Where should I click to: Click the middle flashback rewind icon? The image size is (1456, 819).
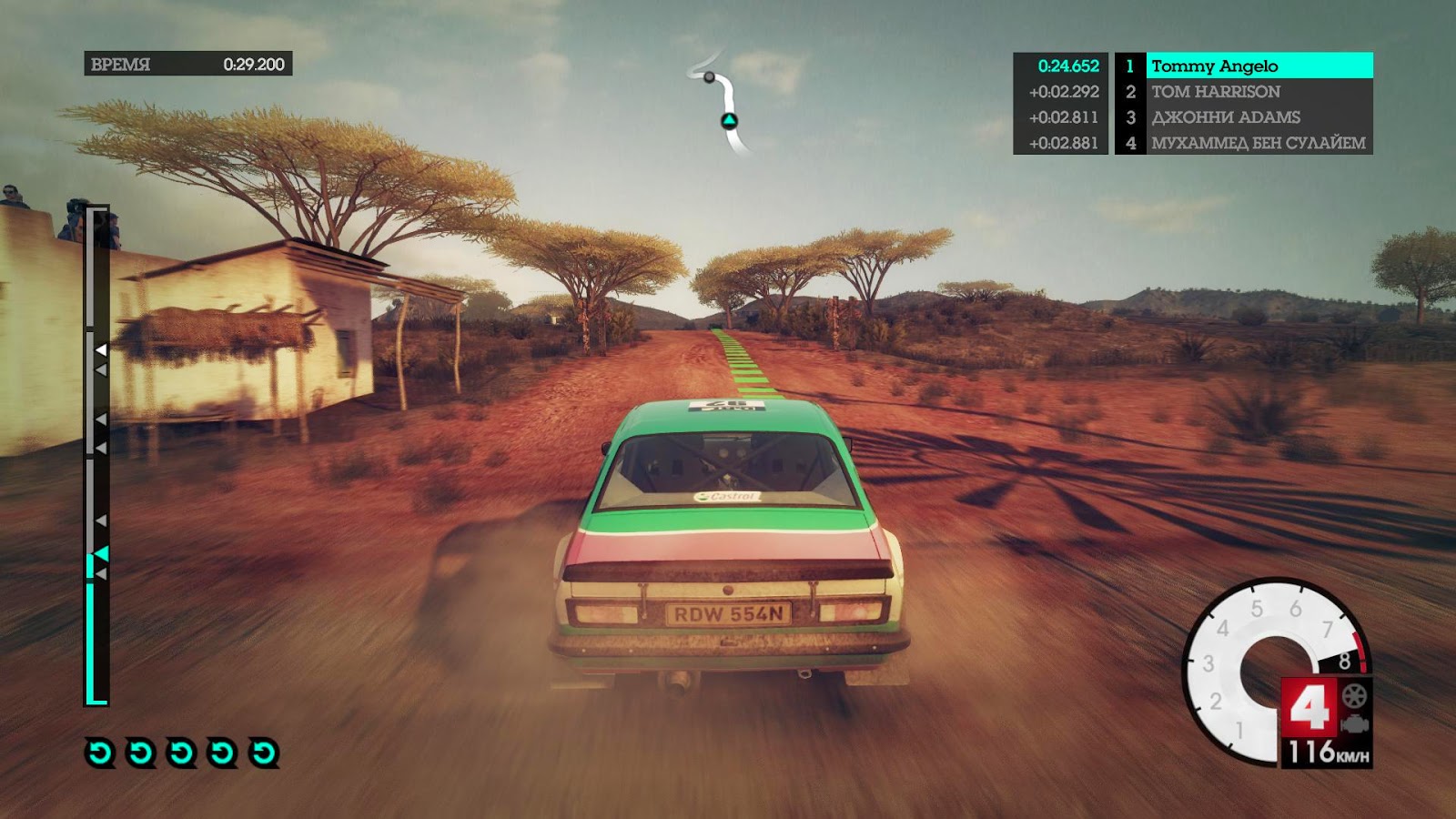179,753
